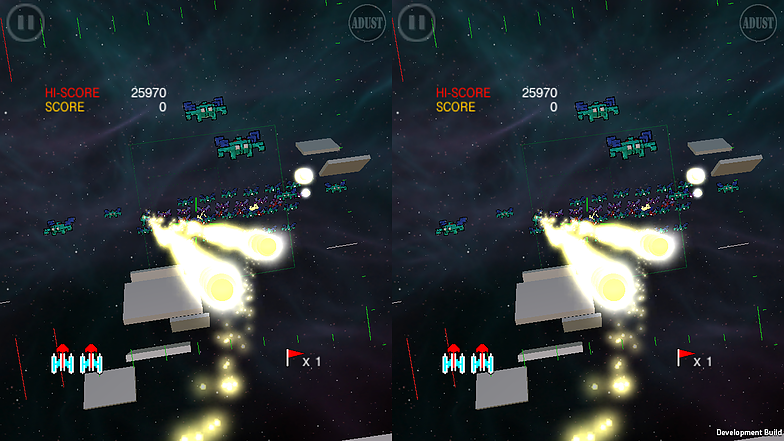Hit the pause button in the right-eye view

point(417,21)
